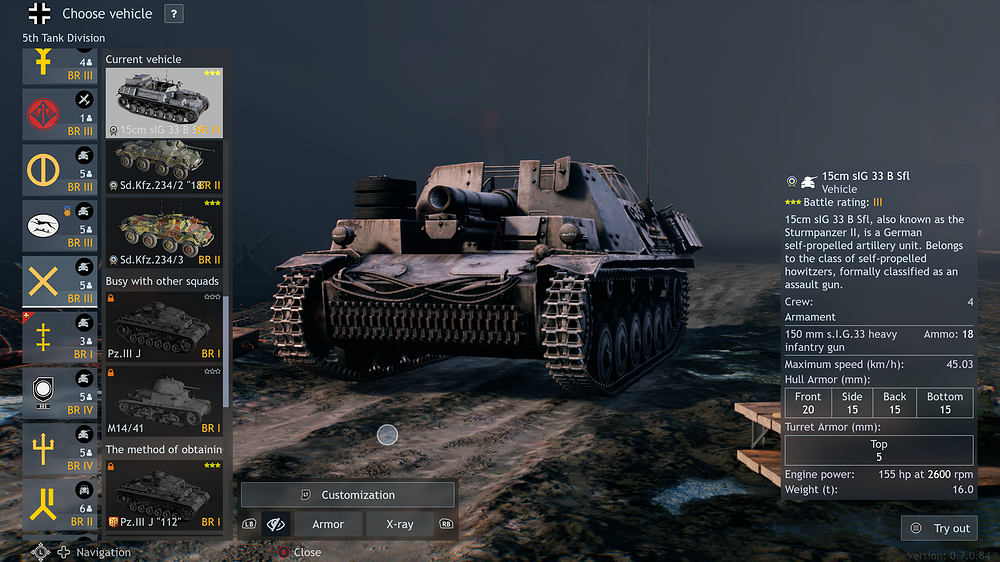Show the Armor view
Image resolution: width=1000 pixels, height=562 pixels.
point(328,524)
